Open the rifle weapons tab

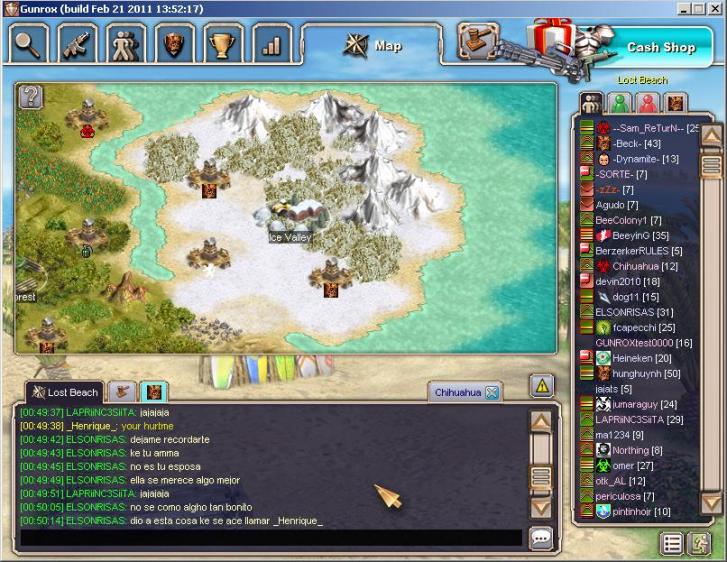tap(78, 44)
